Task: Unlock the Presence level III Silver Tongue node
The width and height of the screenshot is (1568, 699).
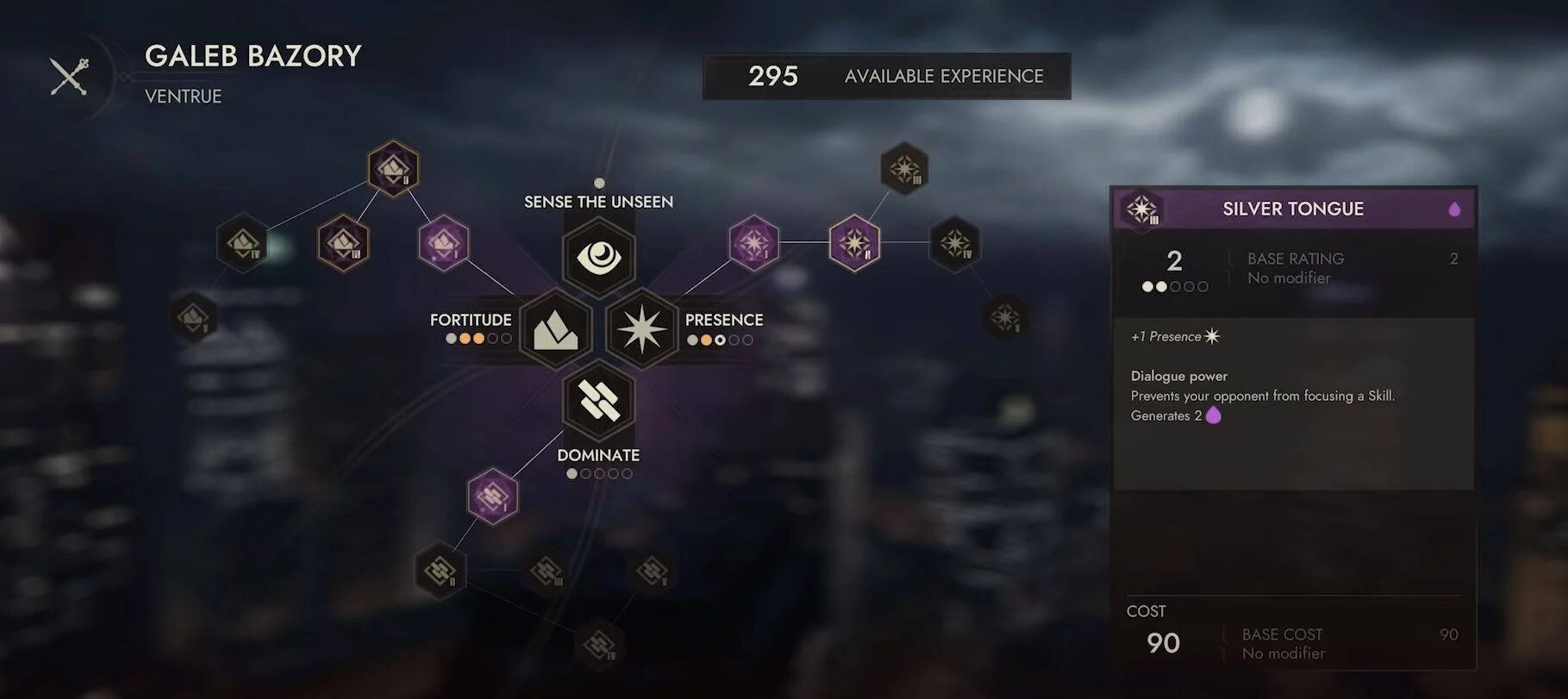Action: 904,168
